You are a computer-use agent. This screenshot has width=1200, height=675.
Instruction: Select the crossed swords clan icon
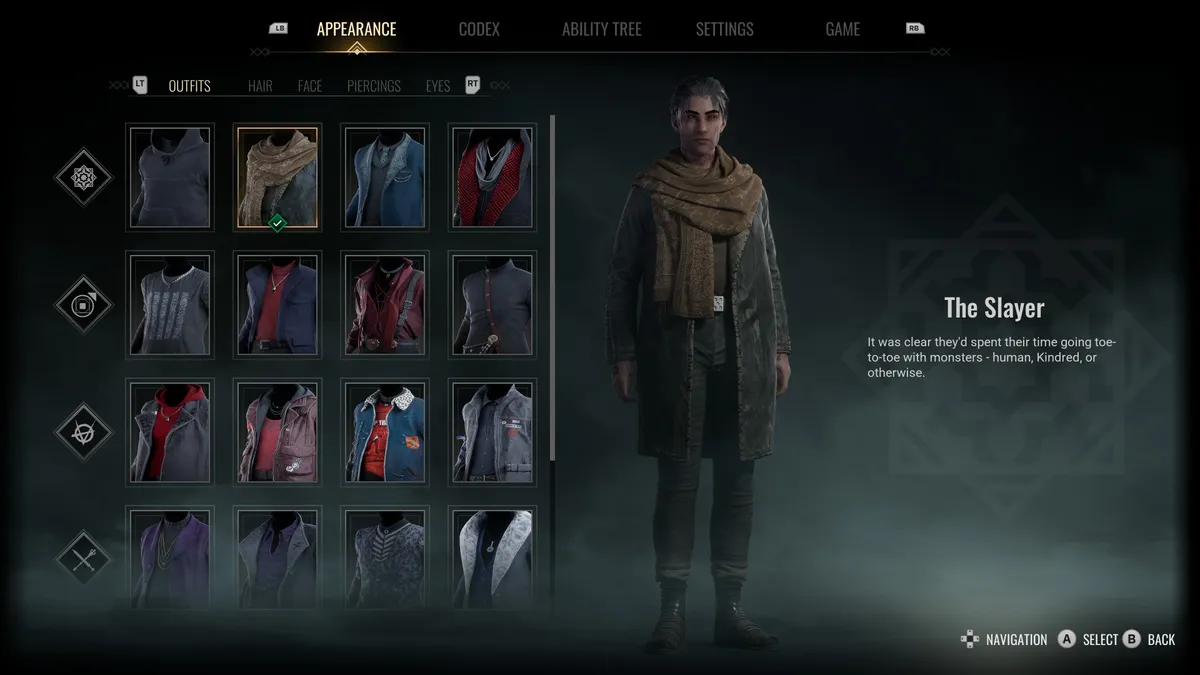(84, 558)
